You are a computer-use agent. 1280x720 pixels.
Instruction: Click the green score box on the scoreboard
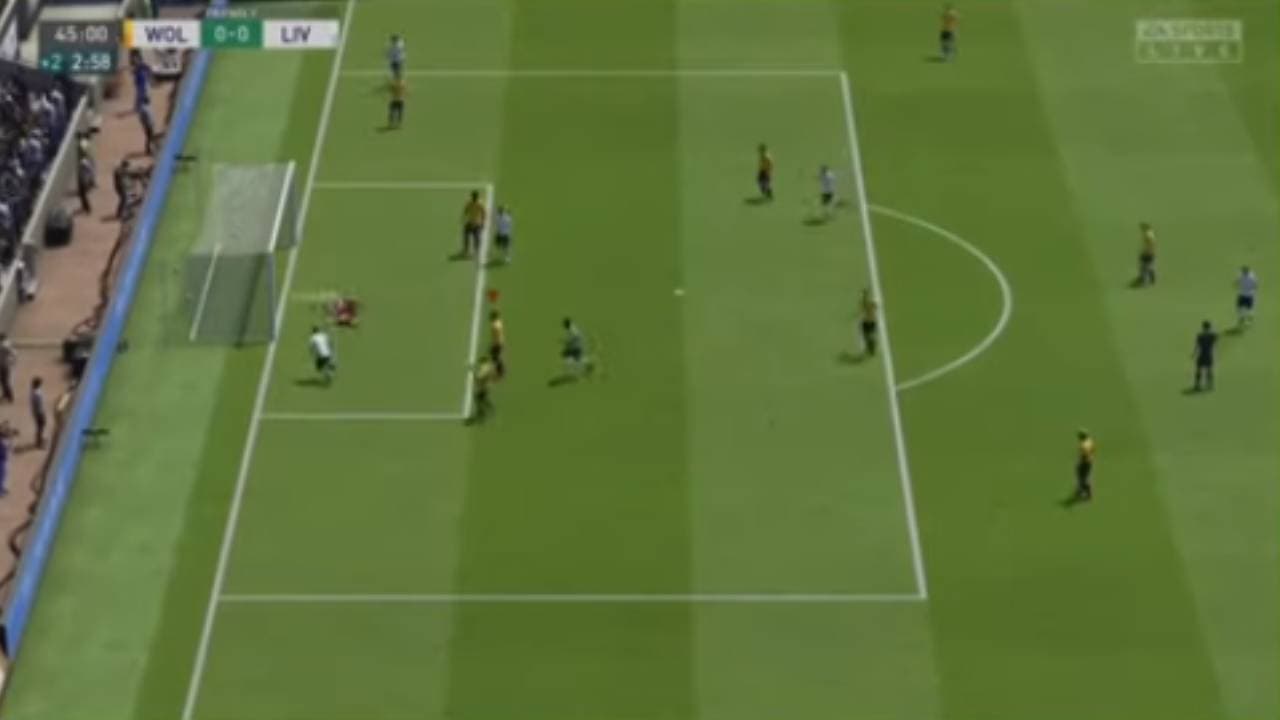click(232, 33)
